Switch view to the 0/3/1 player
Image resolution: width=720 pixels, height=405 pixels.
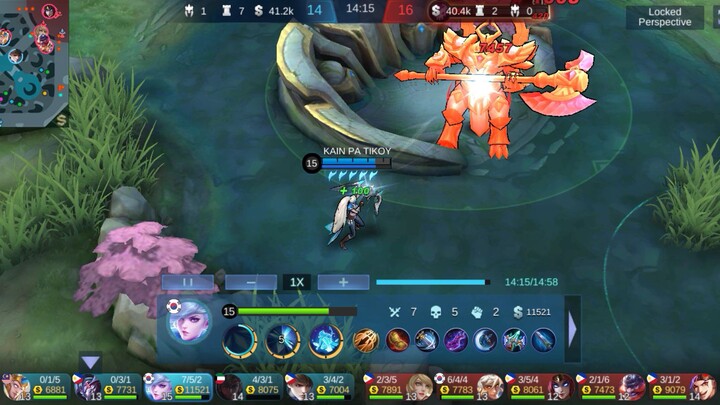106,386
